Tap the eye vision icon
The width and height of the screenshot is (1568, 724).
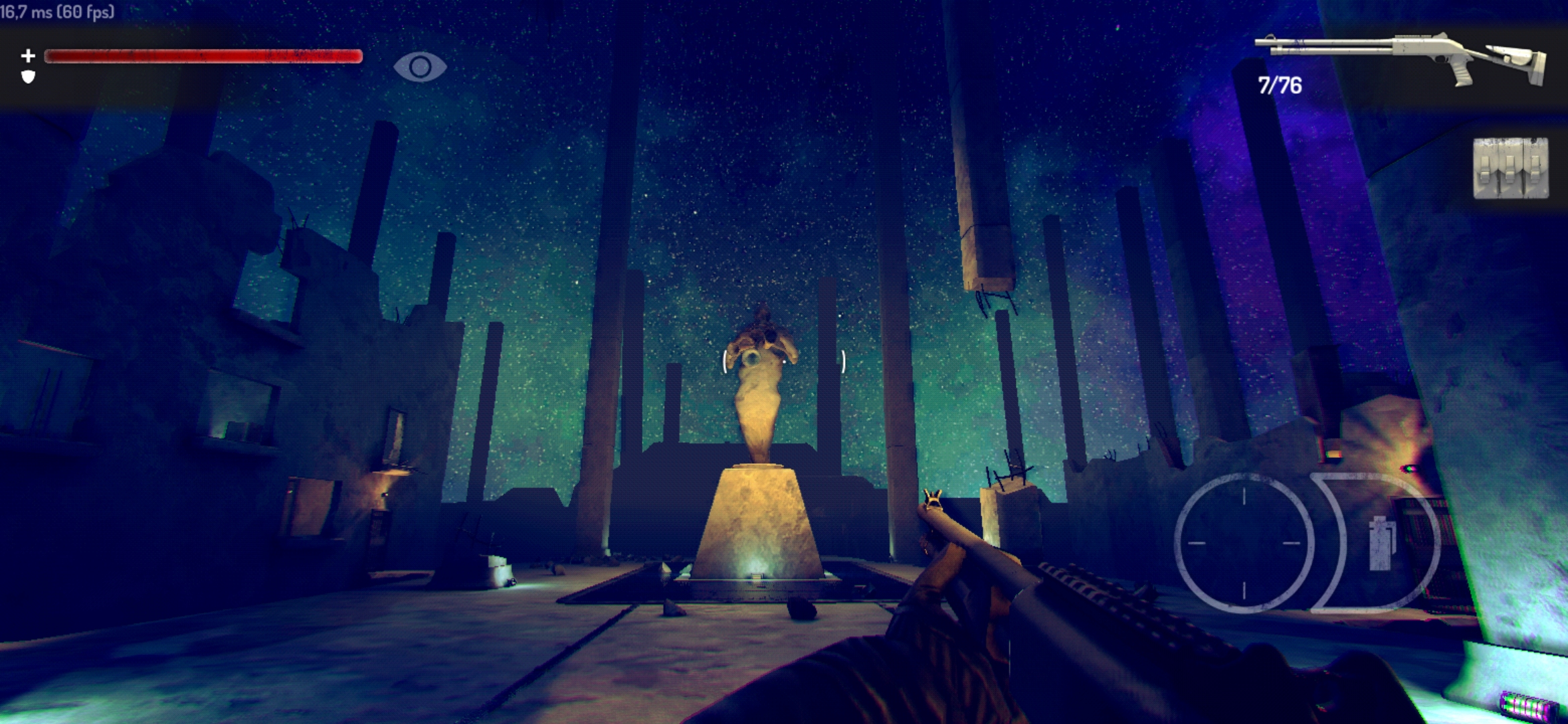tap(420, 67)
